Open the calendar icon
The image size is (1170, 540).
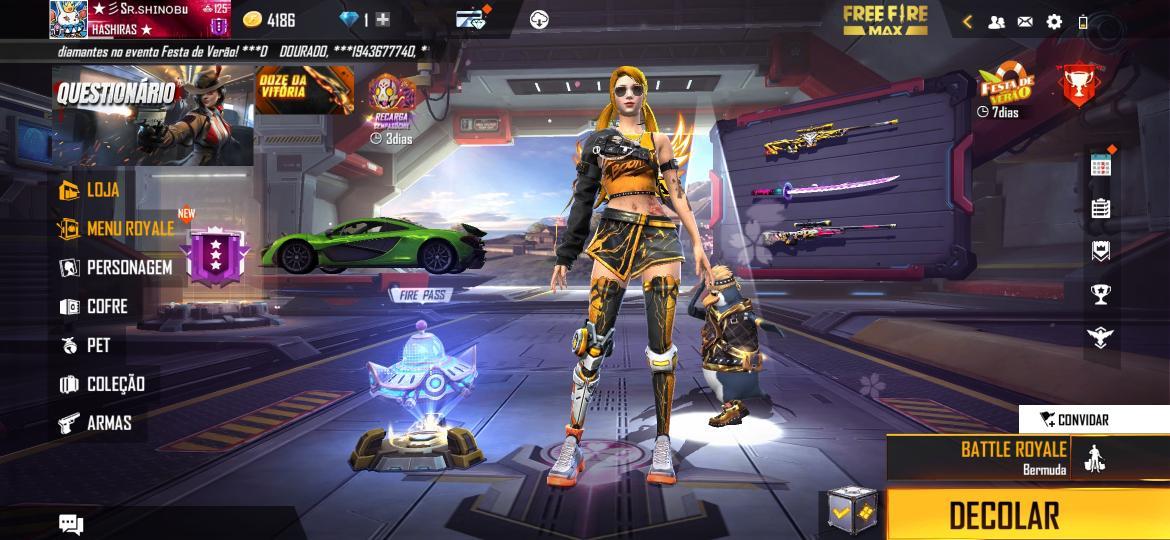coord(1100,165)
